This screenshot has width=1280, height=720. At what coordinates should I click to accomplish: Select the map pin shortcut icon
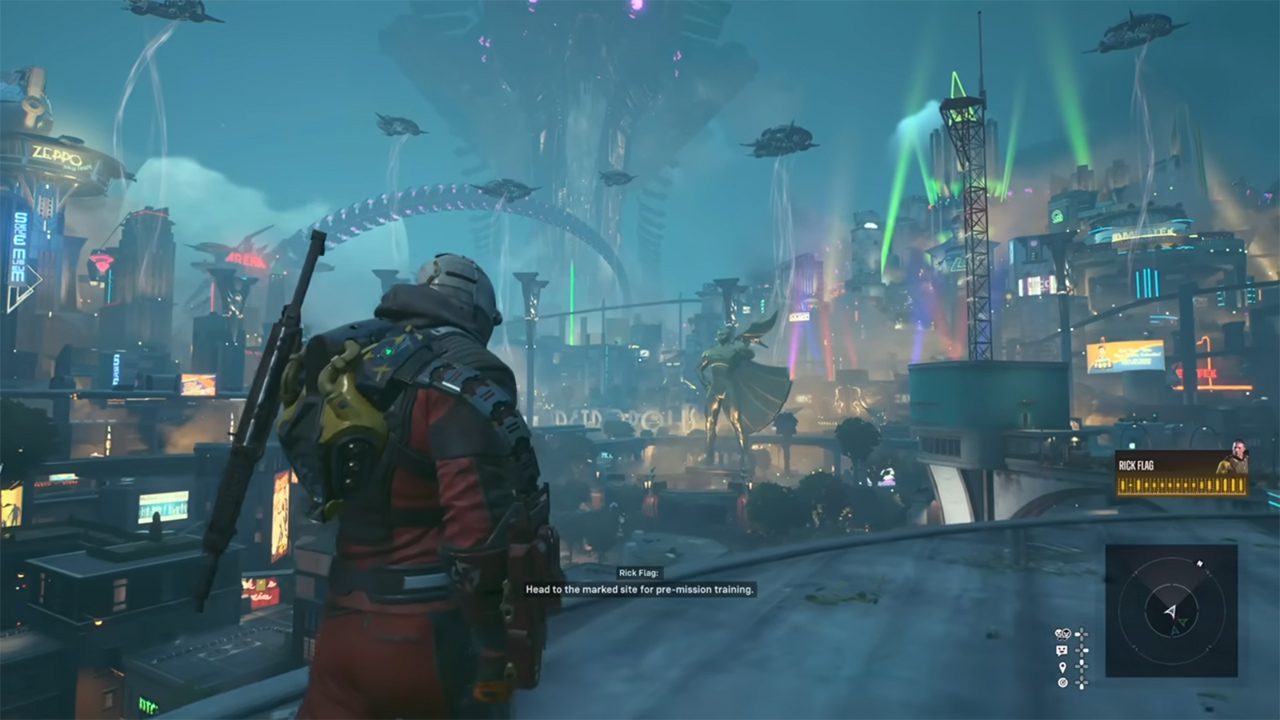[x=1063, y=666]
